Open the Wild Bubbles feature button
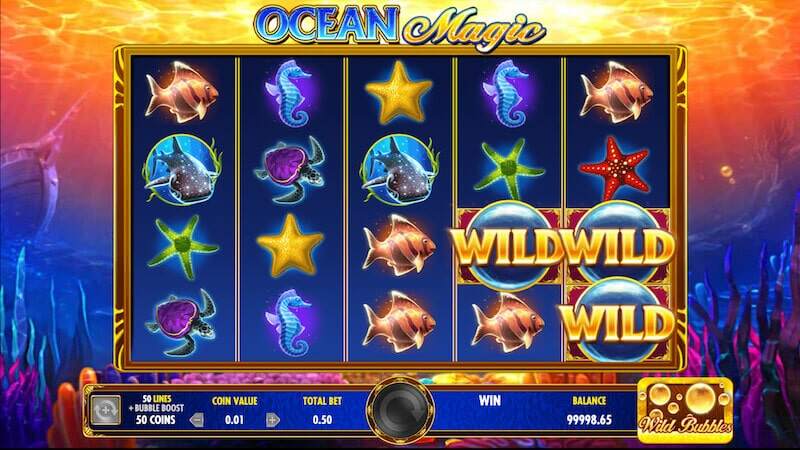This screenshot has width=800, height=450. click(x=684, y=409)
